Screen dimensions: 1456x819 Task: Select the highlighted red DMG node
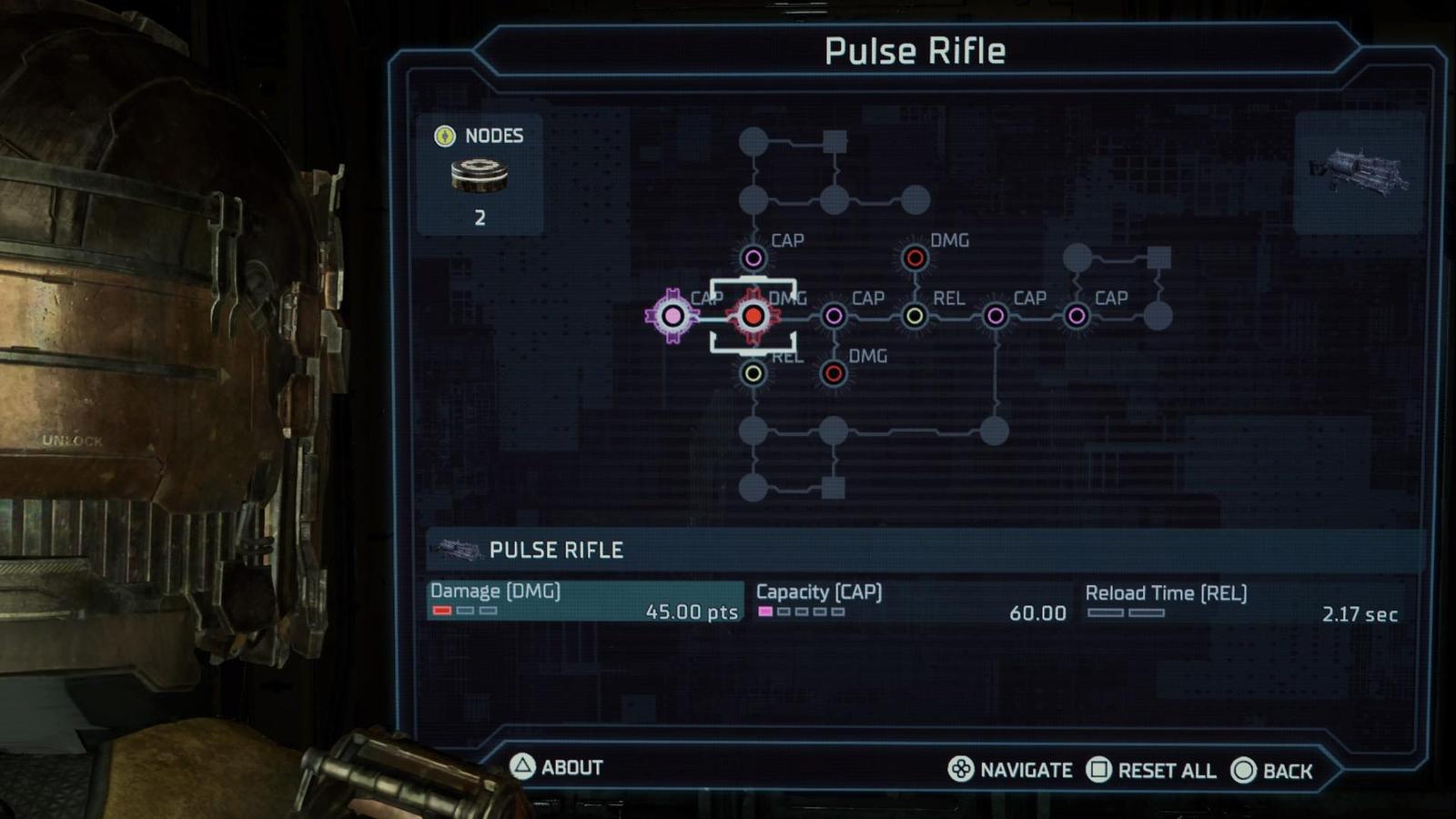coord(753,316)
